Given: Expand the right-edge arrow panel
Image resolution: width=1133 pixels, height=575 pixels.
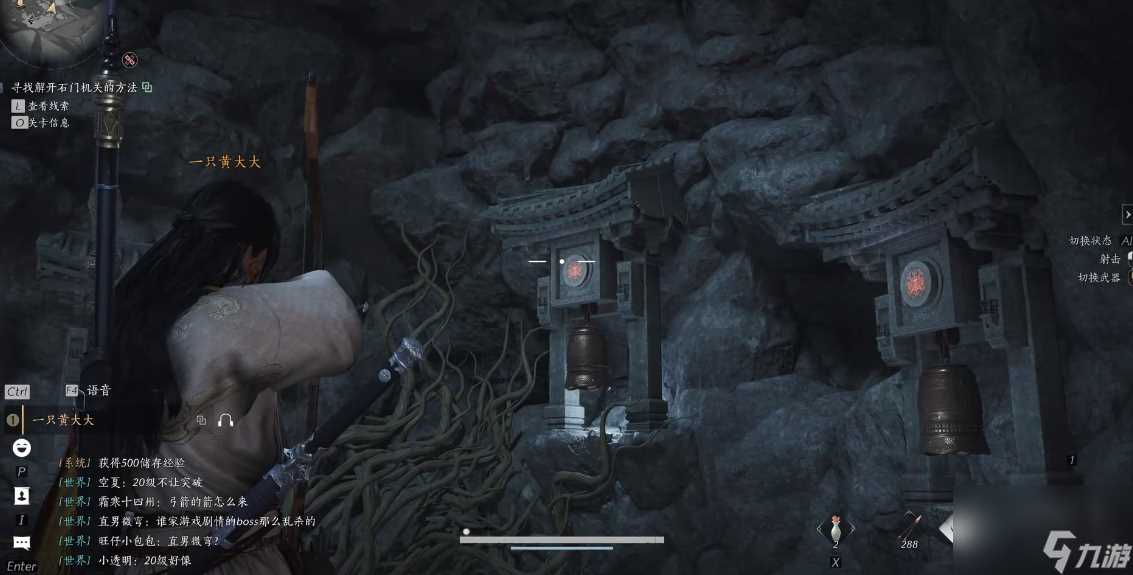Looking at the screenshot, I should (1127, 214).
